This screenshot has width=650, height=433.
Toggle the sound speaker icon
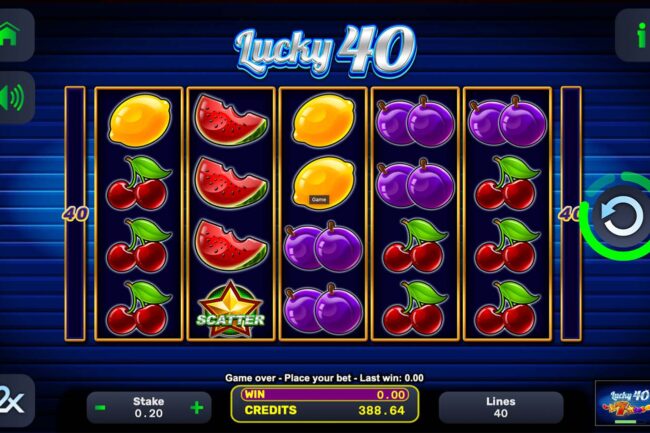[13, 97]
